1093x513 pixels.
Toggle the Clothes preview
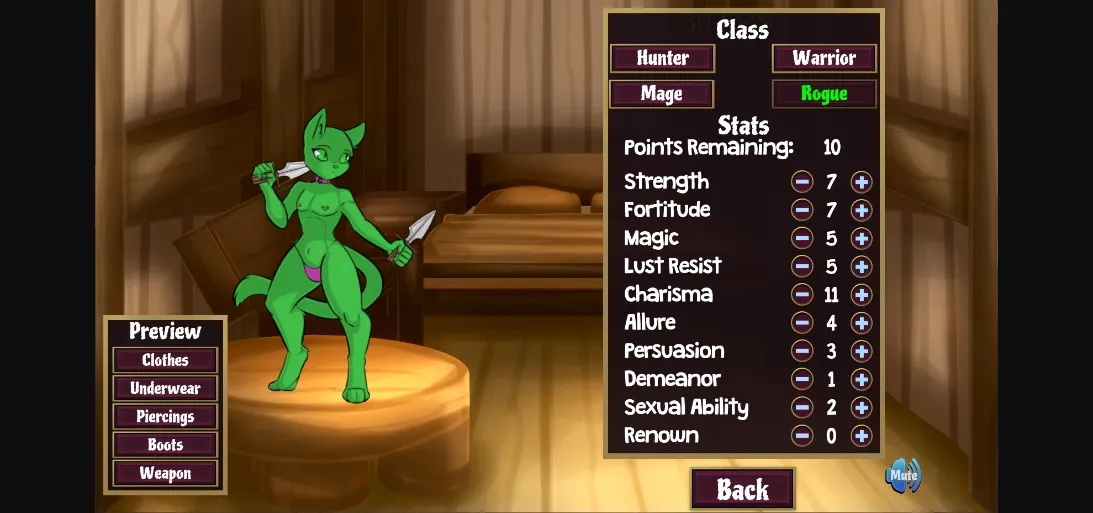click(165, 360)
